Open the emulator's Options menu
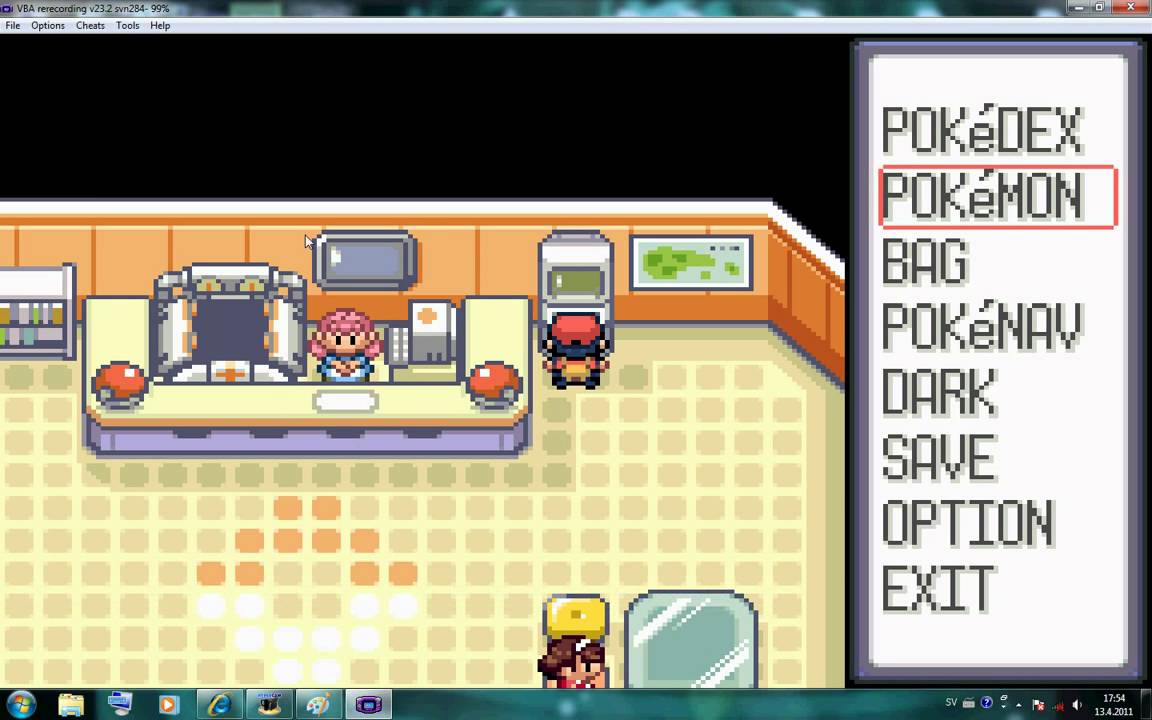Viewport: 1152px width, 720px height. coord(48,26)
